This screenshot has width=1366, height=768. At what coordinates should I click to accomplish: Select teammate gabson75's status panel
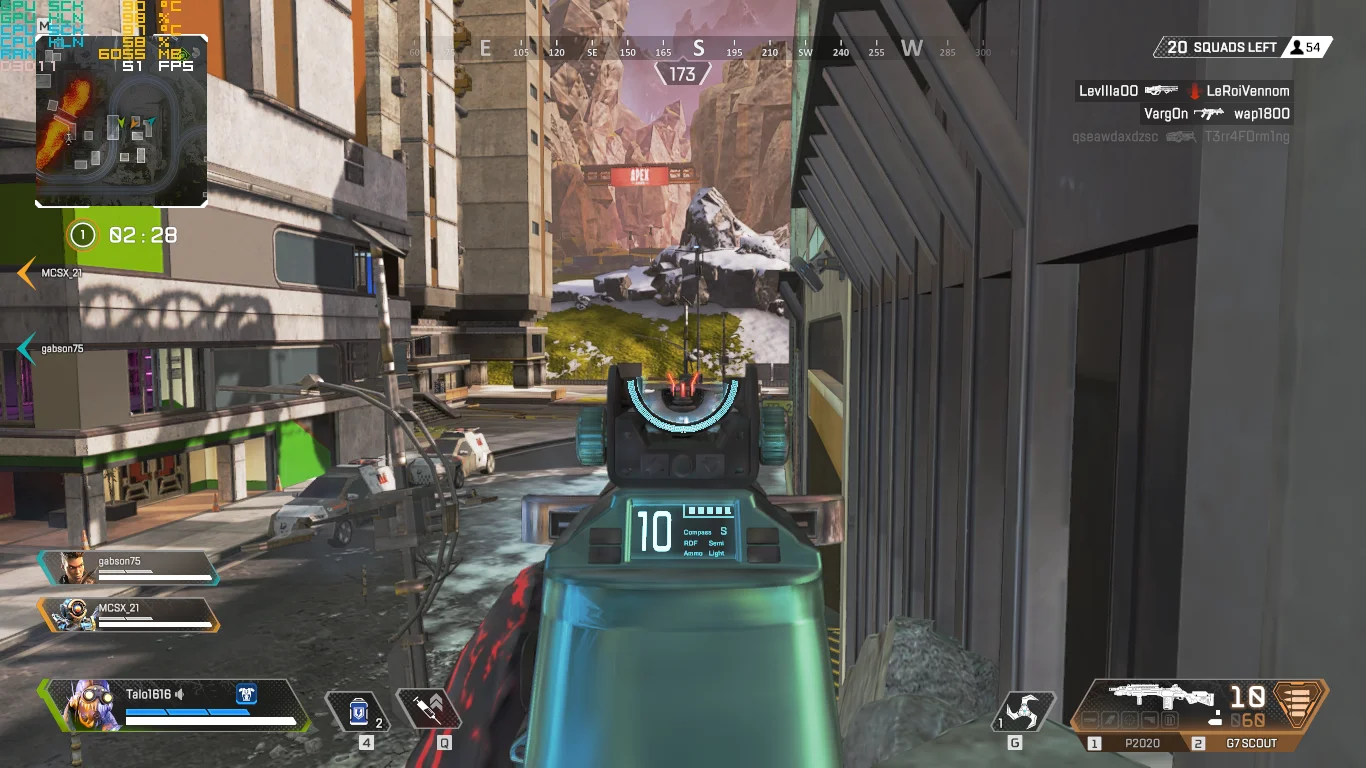click(x=129, y=568)
